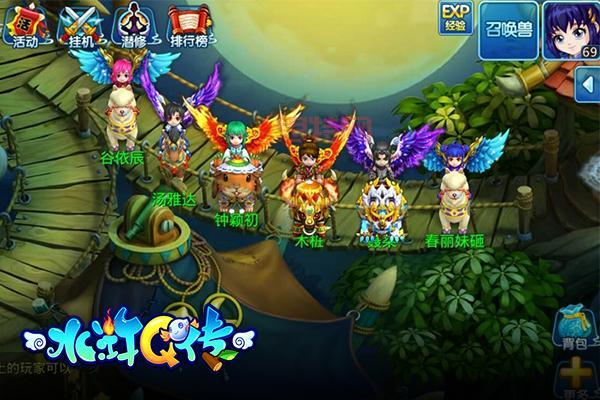Activate 挂机 auto-battle mode
The height and width of the screenshot is (400, 600).
pyautogui.click(x=76, y=26)
